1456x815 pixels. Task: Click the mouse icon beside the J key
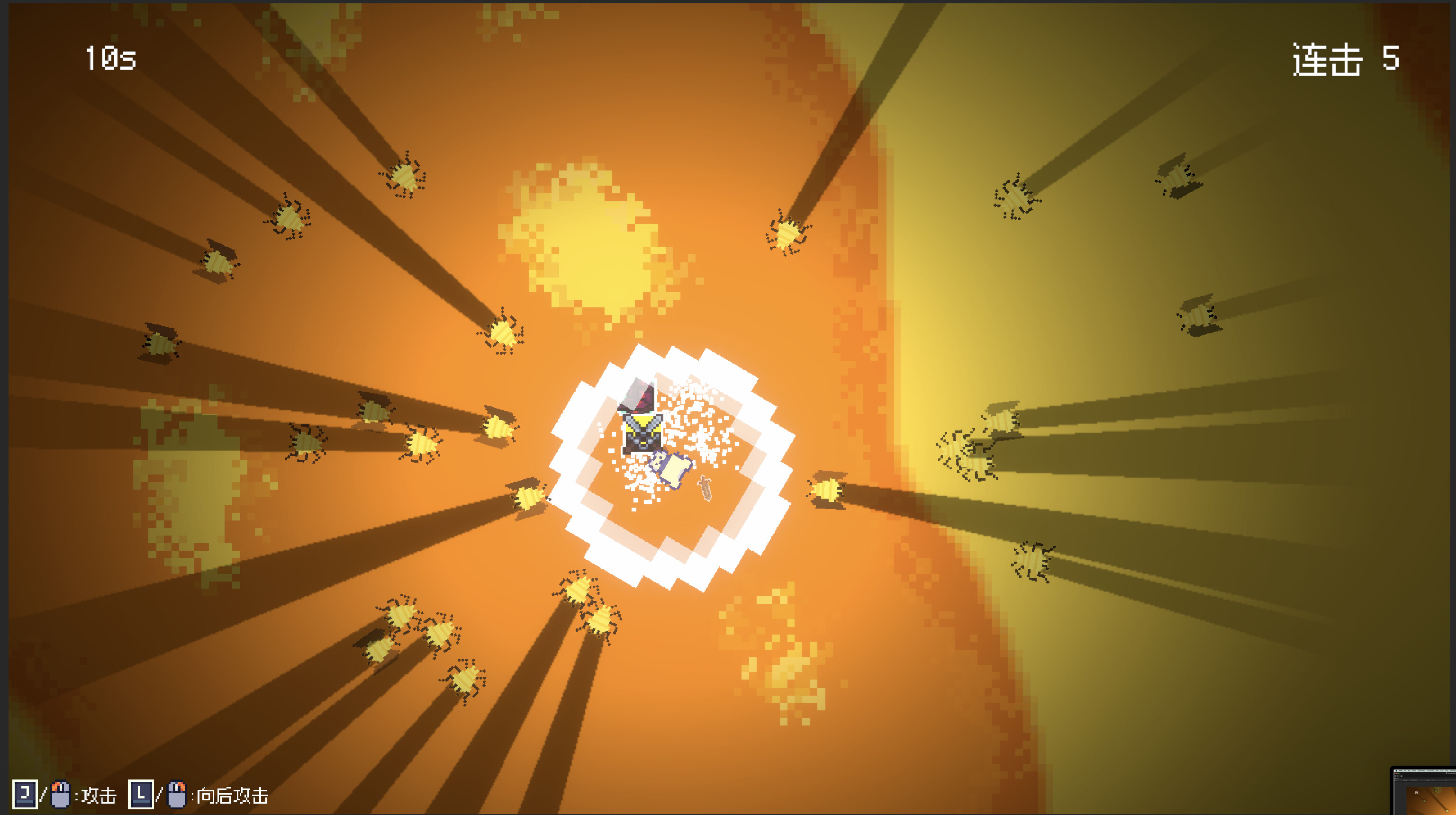pos(59,795)
